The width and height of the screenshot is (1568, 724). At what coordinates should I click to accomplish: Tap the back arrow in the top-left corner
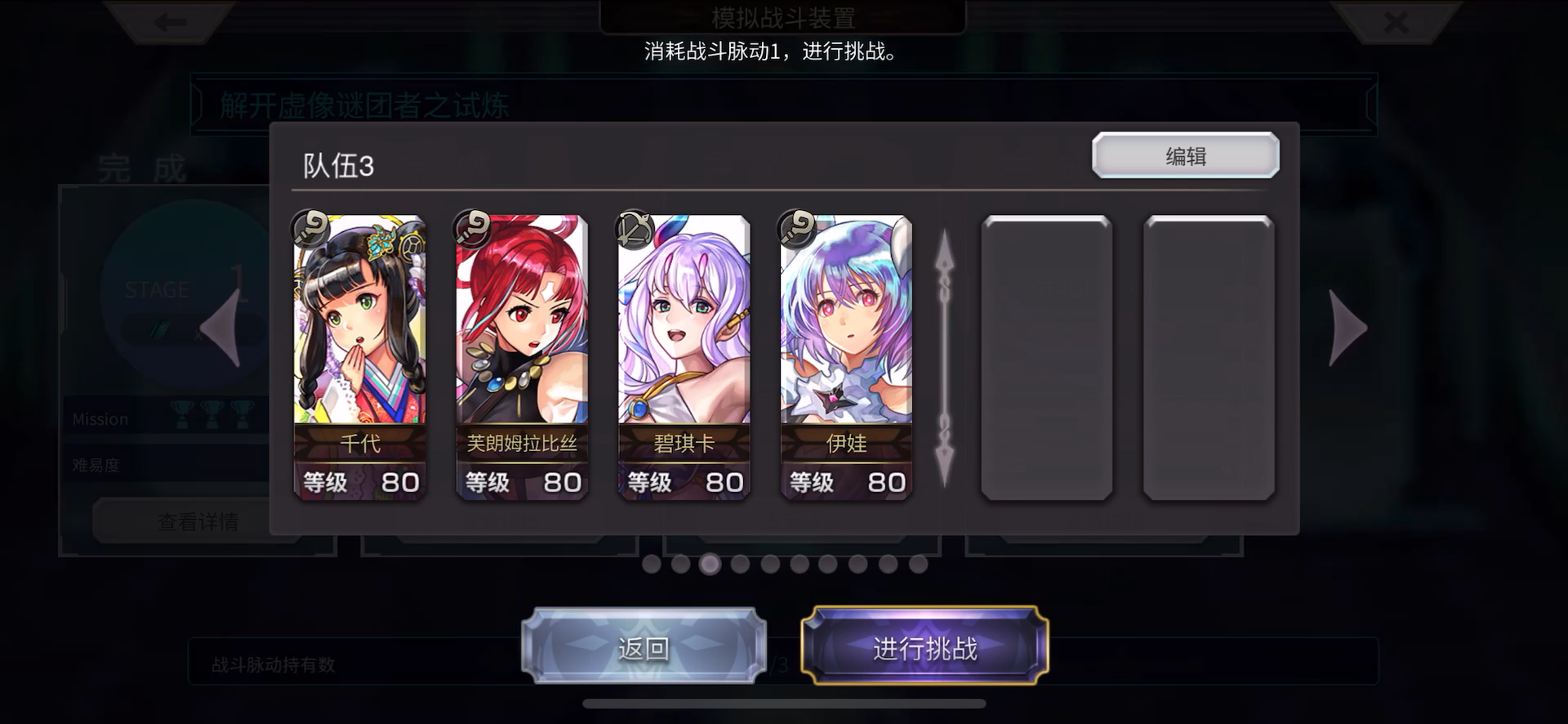(169, 22)
